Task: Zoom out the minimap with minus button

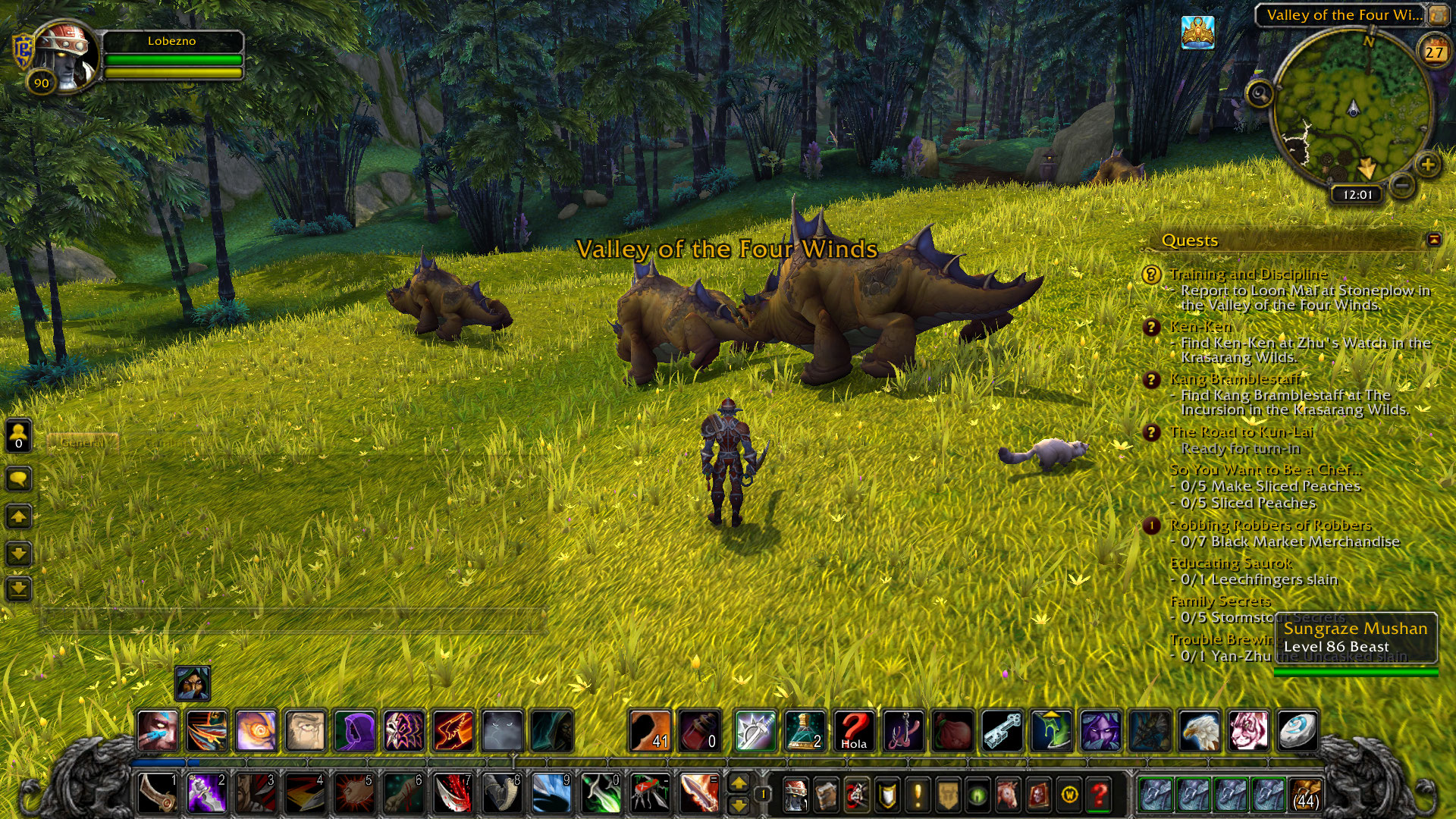Action: (x=1403, y=184)
